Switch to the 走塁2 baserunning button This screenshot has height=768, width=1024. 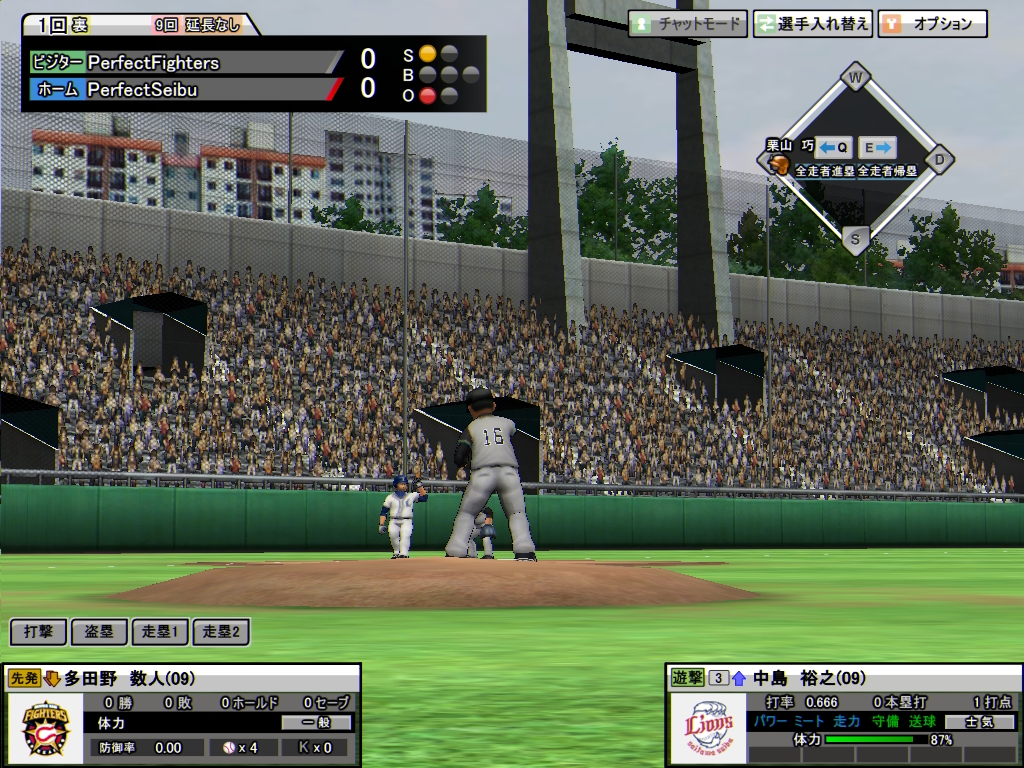220,631
